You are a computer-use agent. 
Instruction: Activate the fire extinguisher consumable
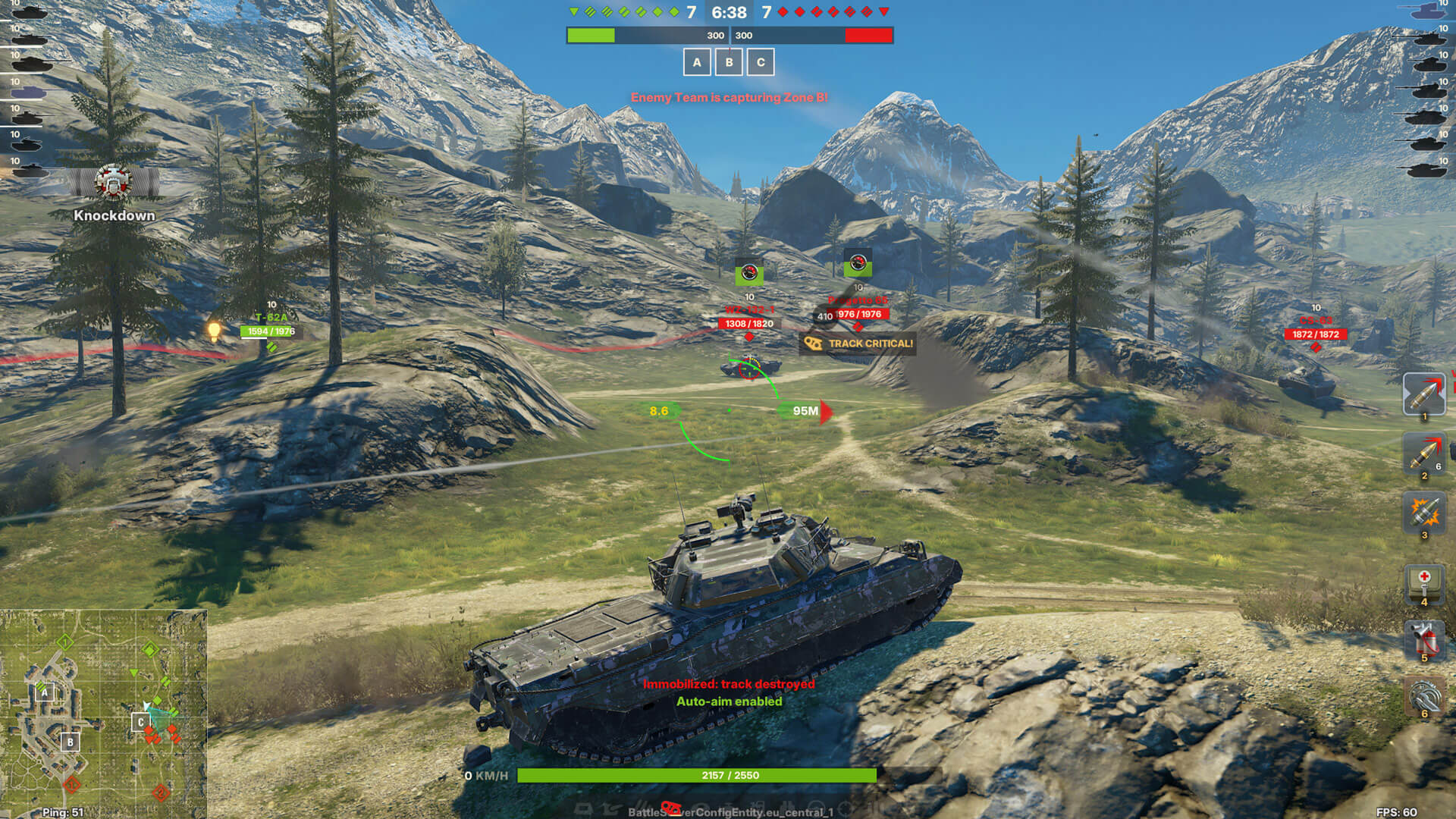[x=1423, y=639]
